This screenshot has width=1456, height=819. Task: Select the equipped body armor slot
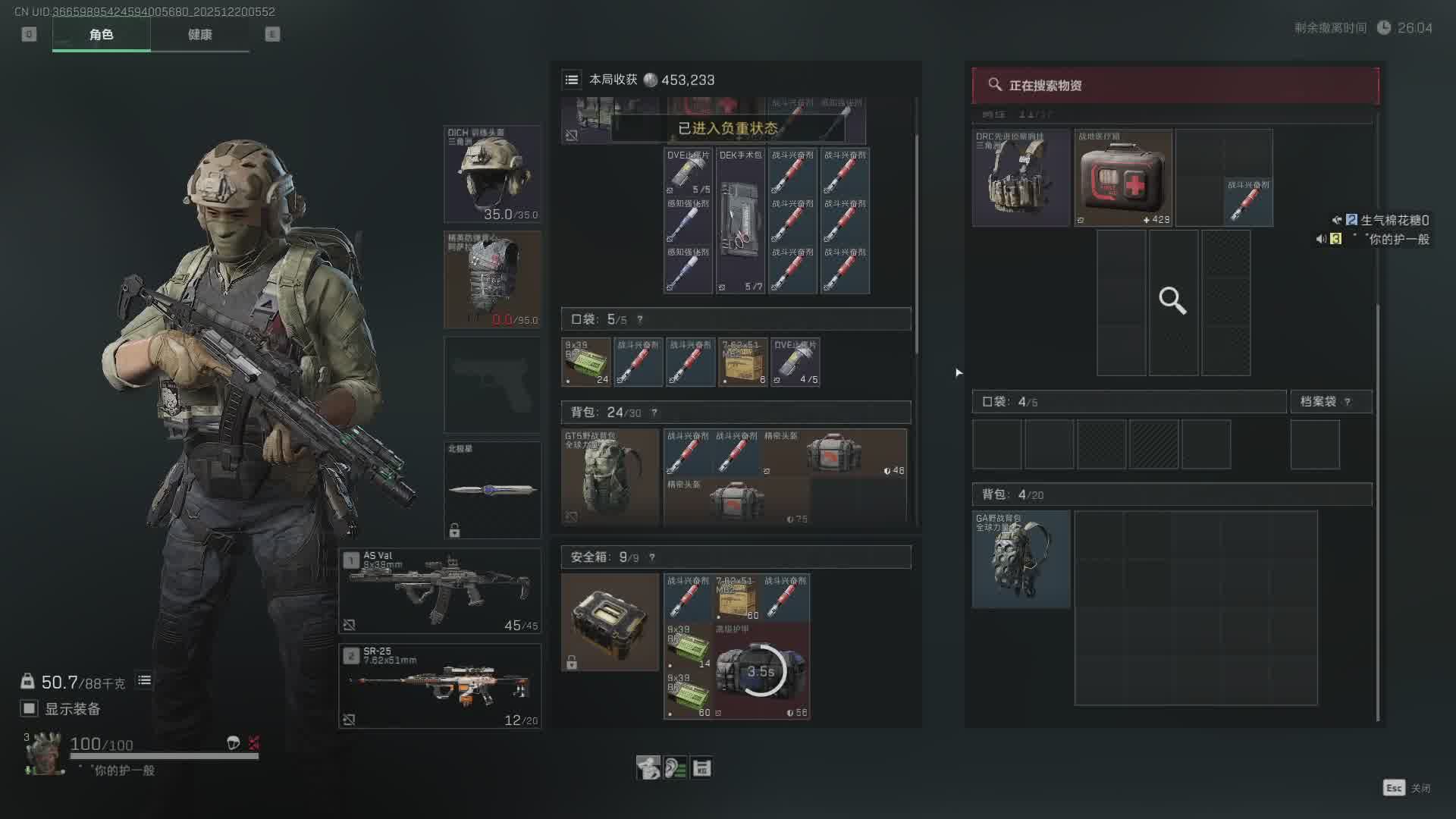point(492,280)
